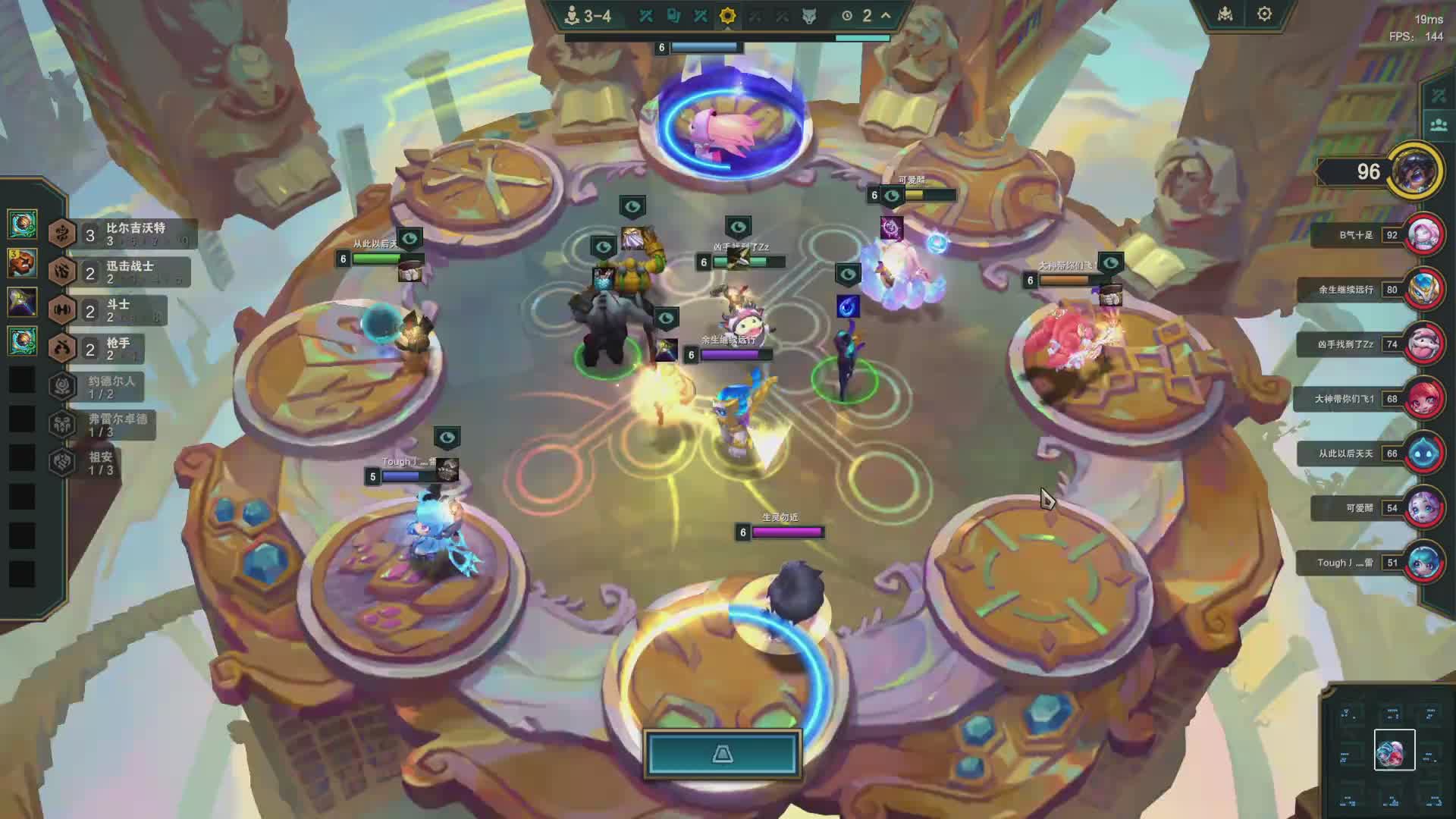Open the settings gear menu
This screenshot has height=819, width=1456.
pyautogui.click(x=1264, y=14)
